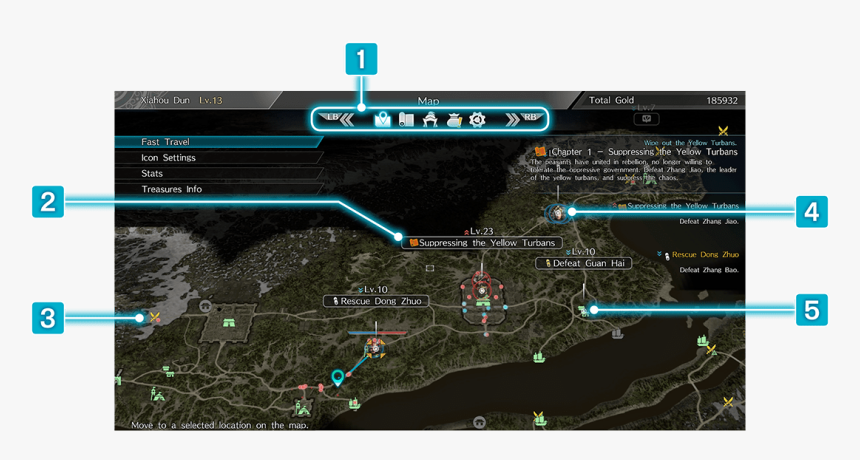860x460 pixels.
Task: Click the character portrait marker on the map
Action: click(558, 212)
